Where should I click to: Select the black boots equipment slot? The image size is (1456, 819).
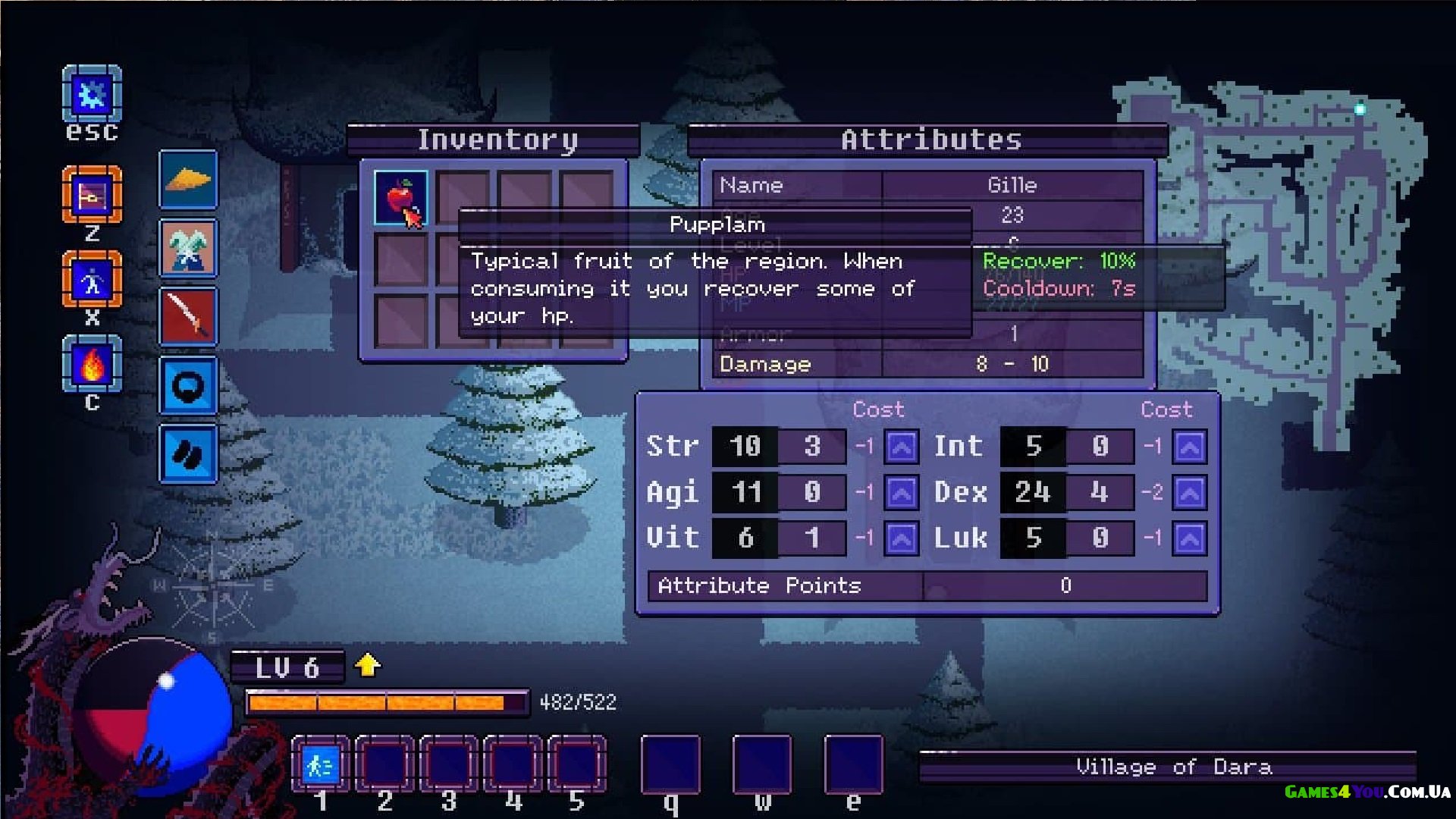(x=188, y=454)
